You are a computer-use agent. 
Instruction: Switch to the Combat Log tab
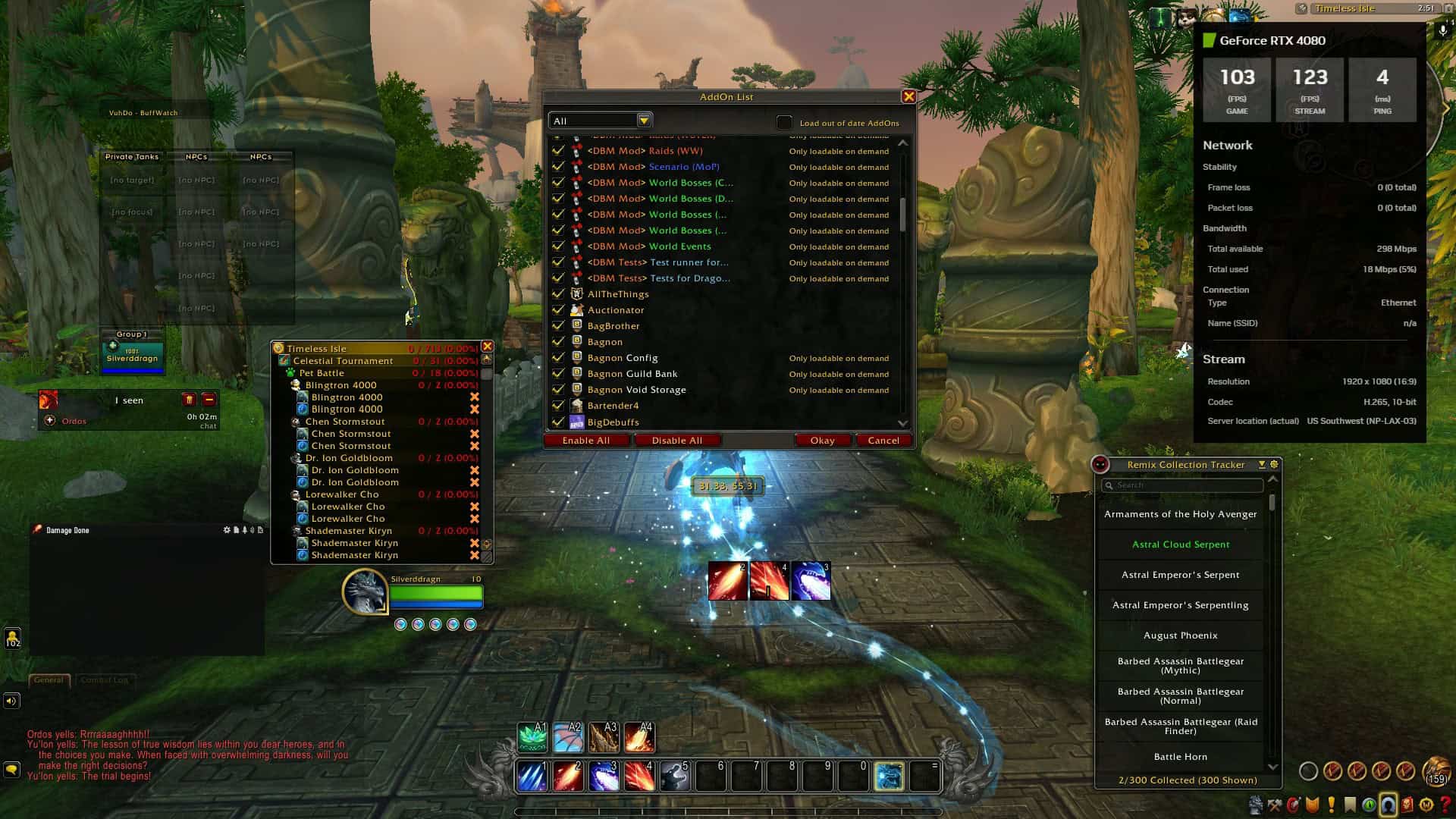pos(104,680)
